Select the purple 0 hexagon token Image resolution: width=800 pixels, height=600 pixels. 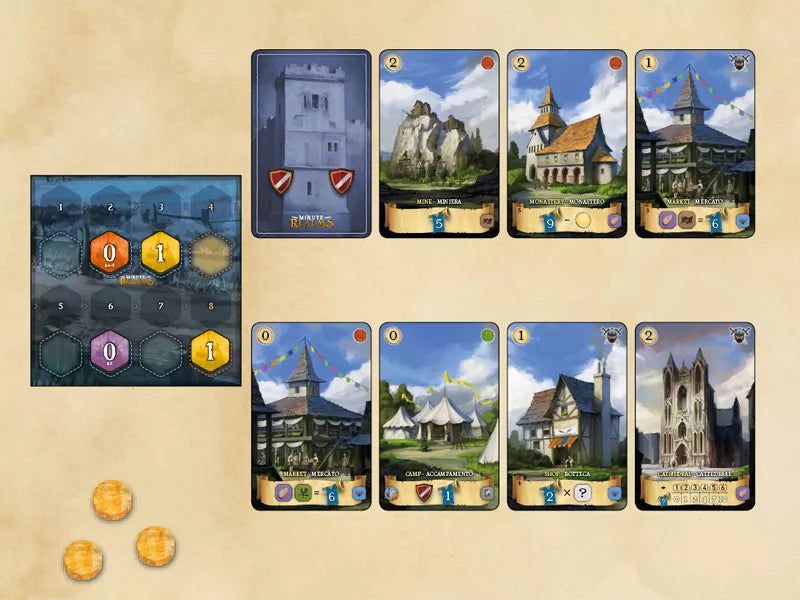click(110, 352)
